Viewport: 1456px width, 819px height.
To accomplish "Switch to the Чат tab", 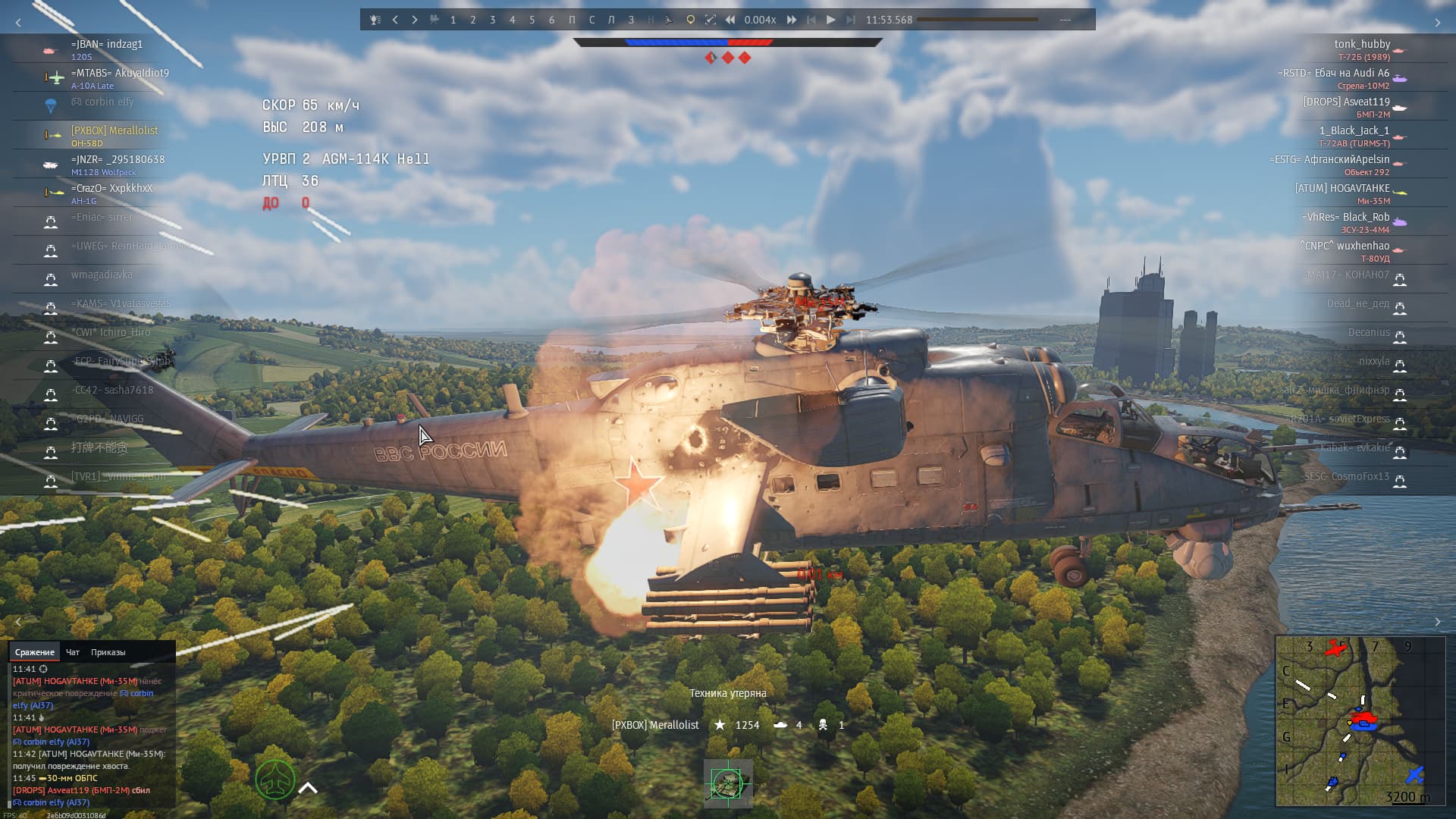I will 73,652.
